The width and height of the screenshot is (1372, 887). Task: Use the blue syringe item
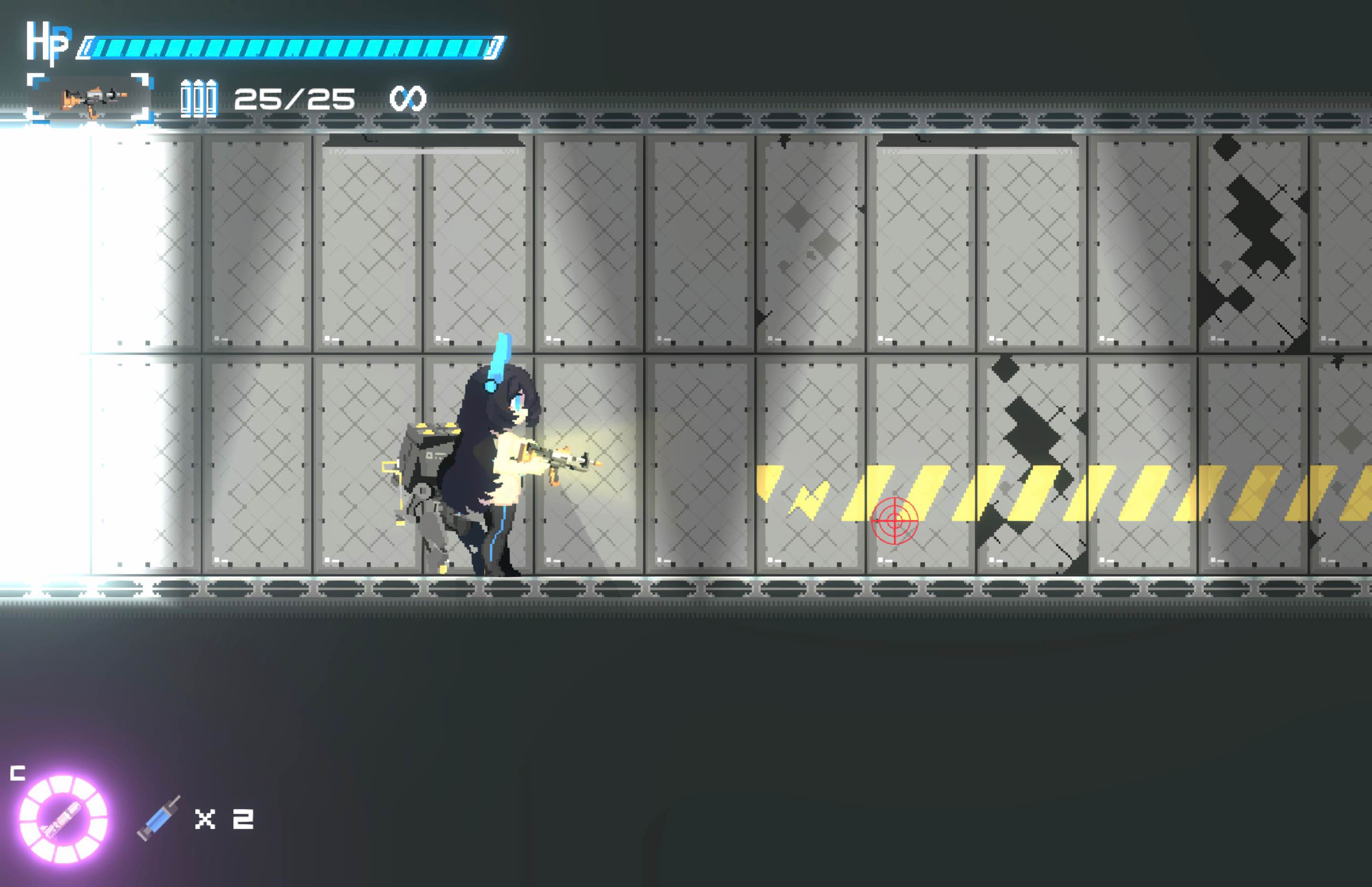pos(158,818)
